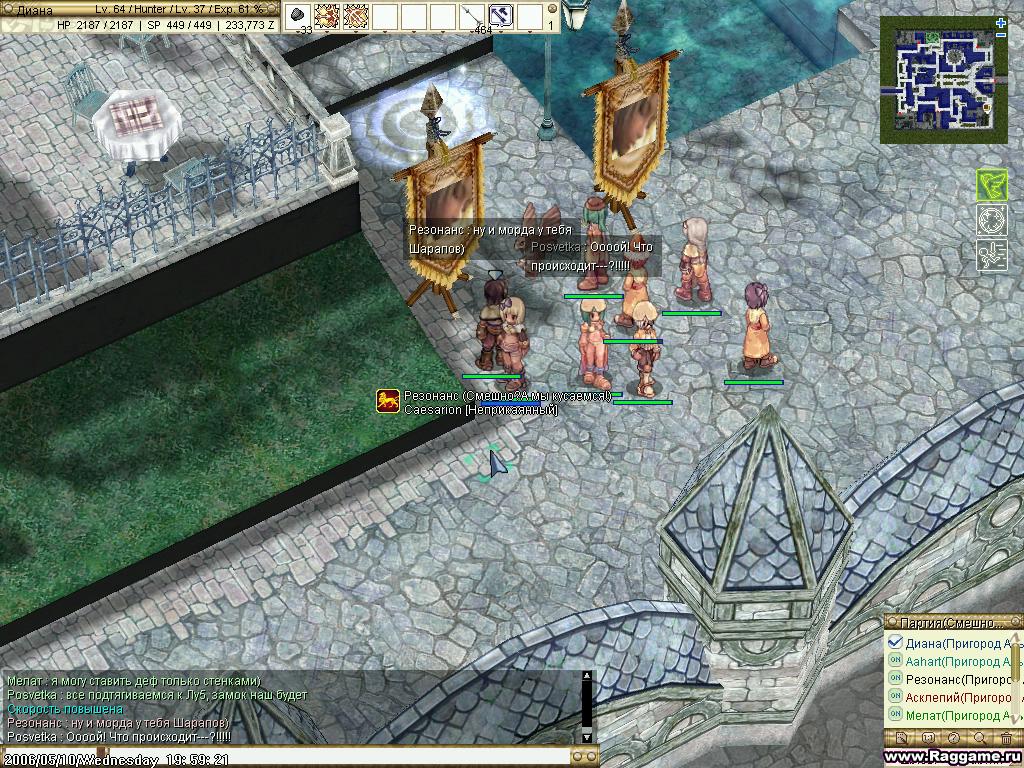Click the running figure status icon
1024x768 pixels.
click(991, 255)
